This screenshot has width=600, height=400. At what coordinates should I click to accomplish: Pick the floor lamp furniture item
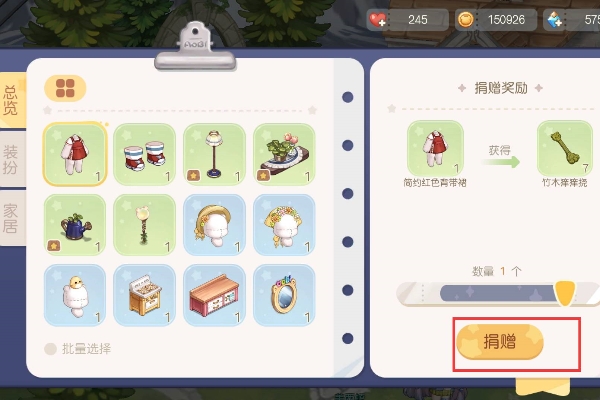(214, 154)
